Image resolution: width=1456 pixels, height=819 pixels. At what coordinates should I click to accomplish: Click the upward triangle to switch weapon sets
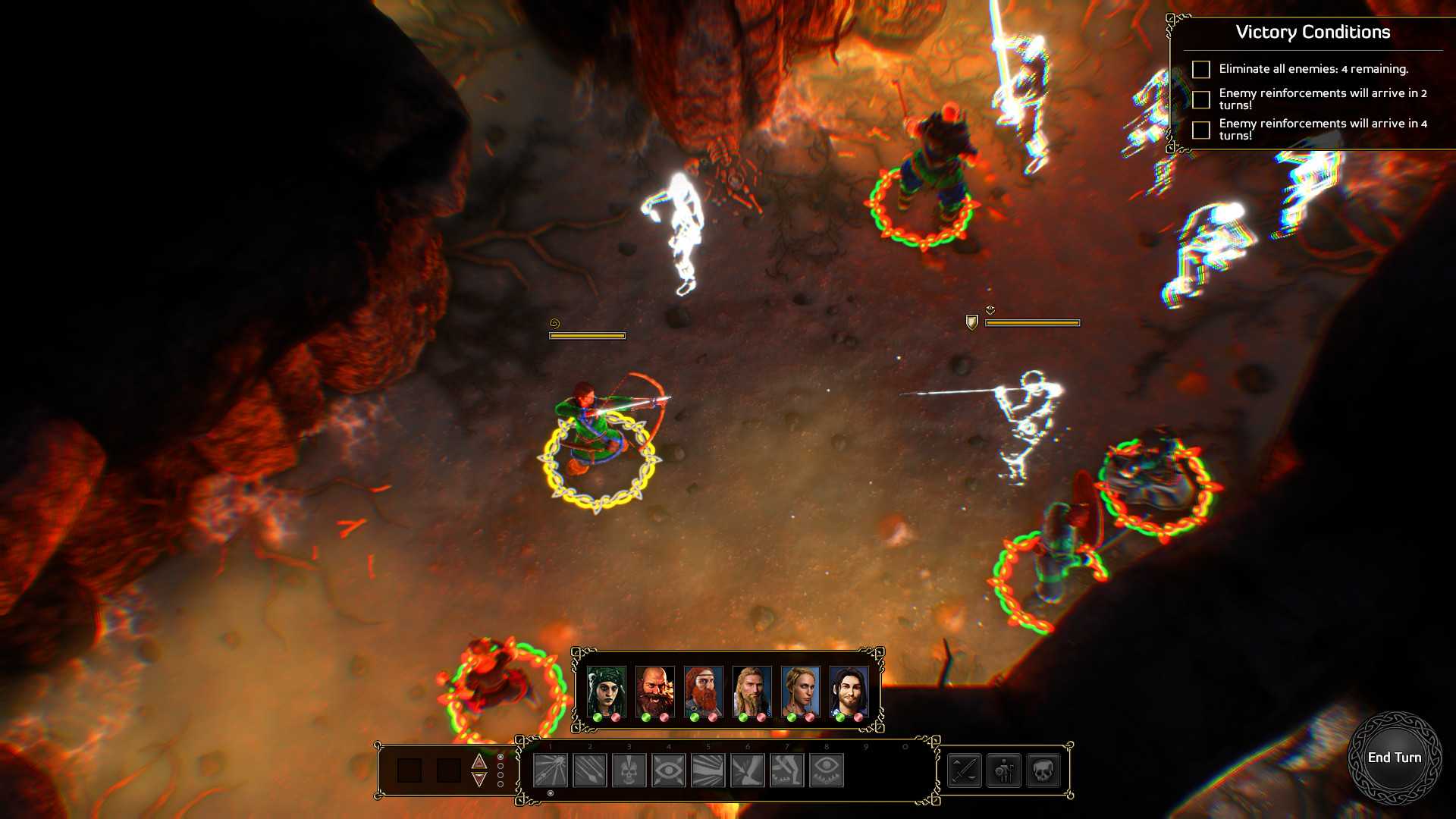pyautogui.click(x=479, y=761)
